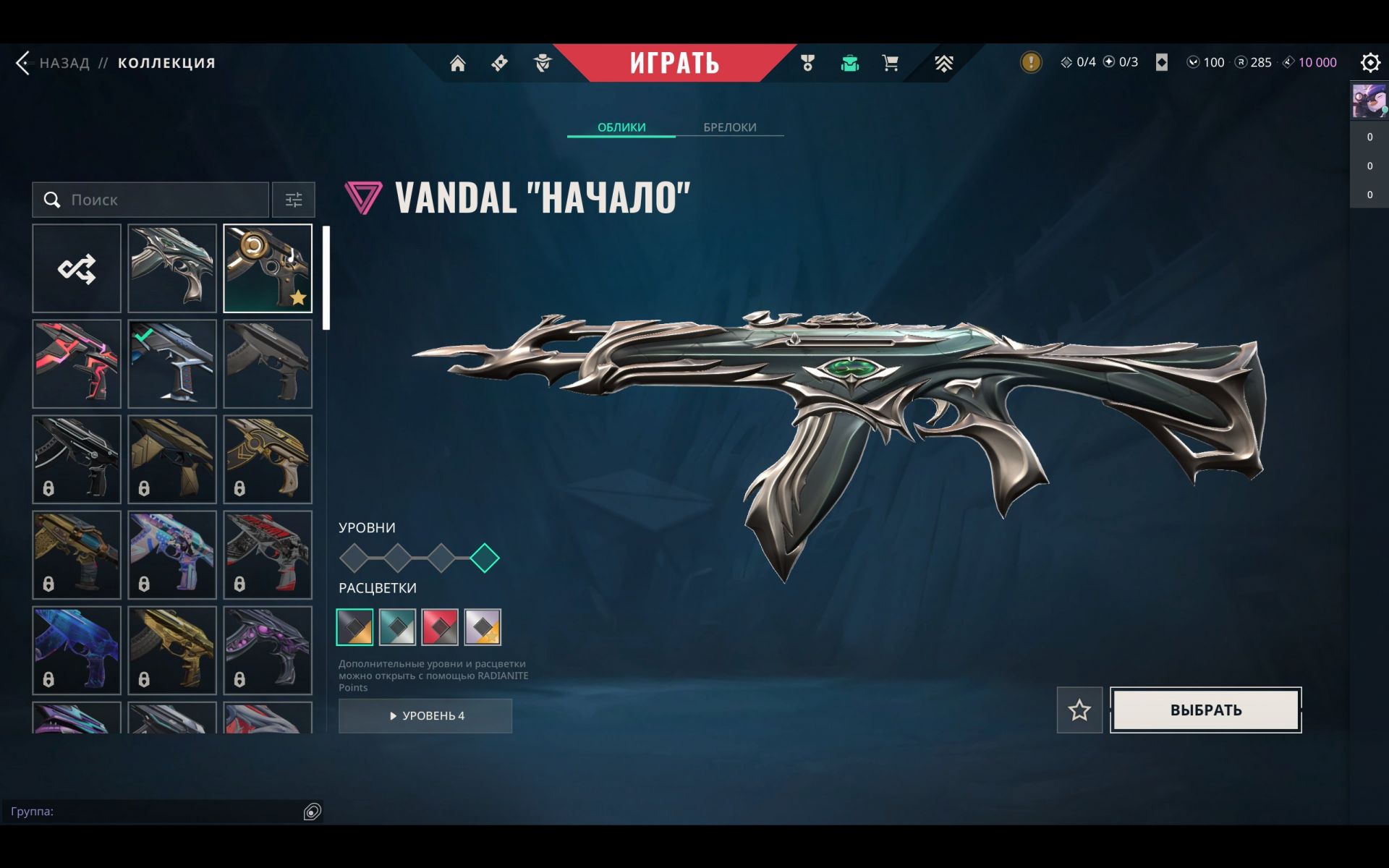The height and width of the screenshot is (868, 1389).
Task: Select the teal color variant swatch
Action: pyautogui.click(x=397, y=627)
